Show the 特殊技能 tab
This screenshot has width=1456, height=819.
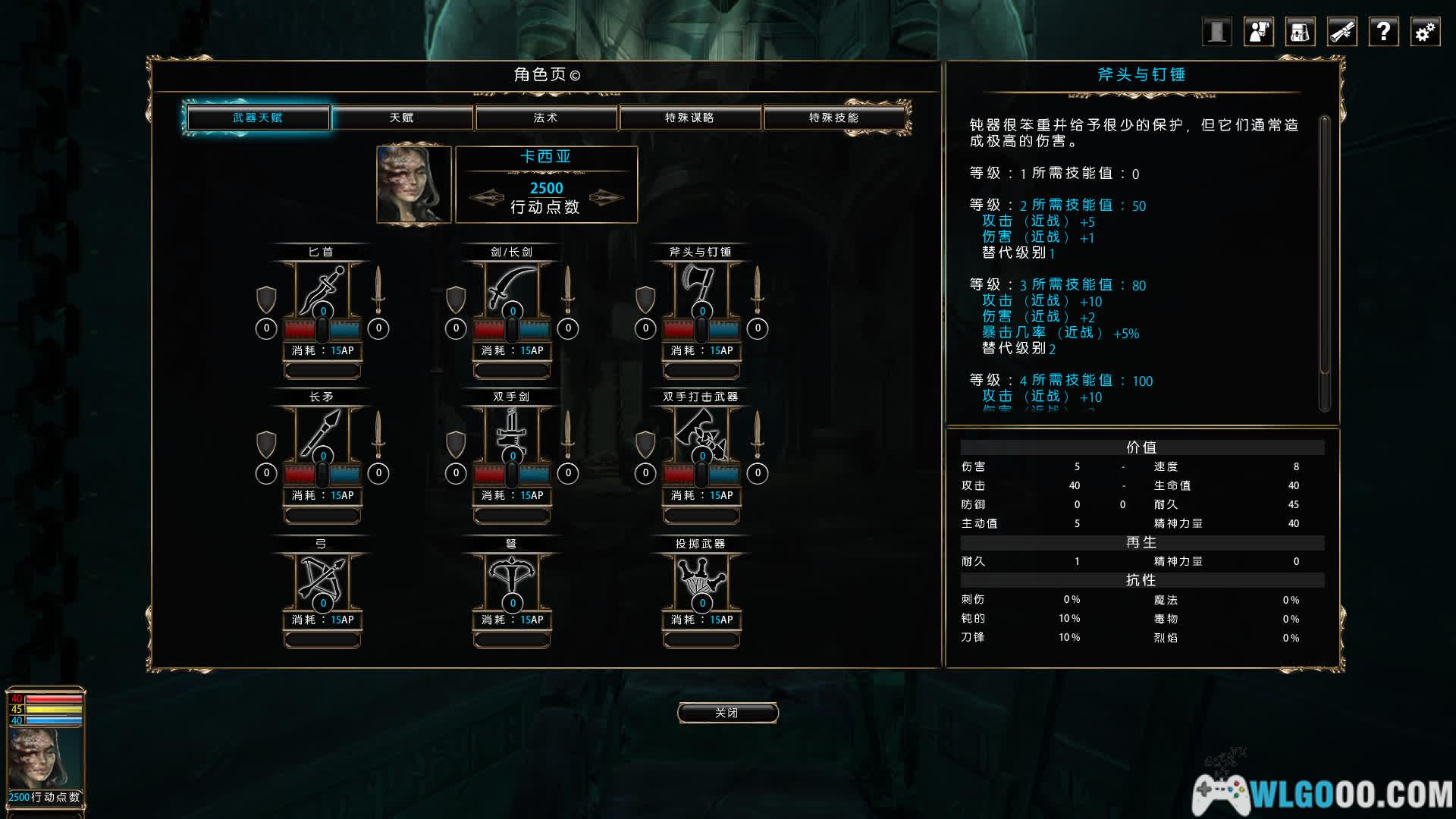pos(833,118)
